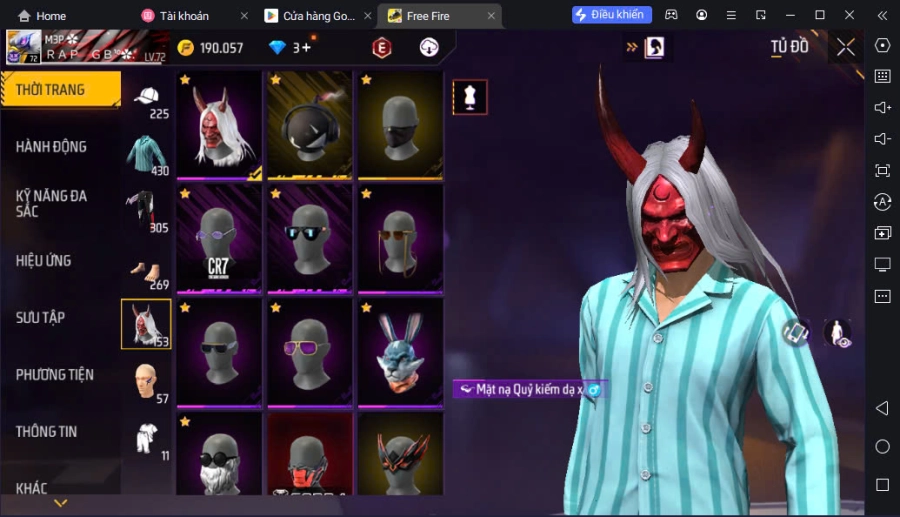900x517 pixels.
Task: Choose the white cap subcategory
Action: (147, 101)
